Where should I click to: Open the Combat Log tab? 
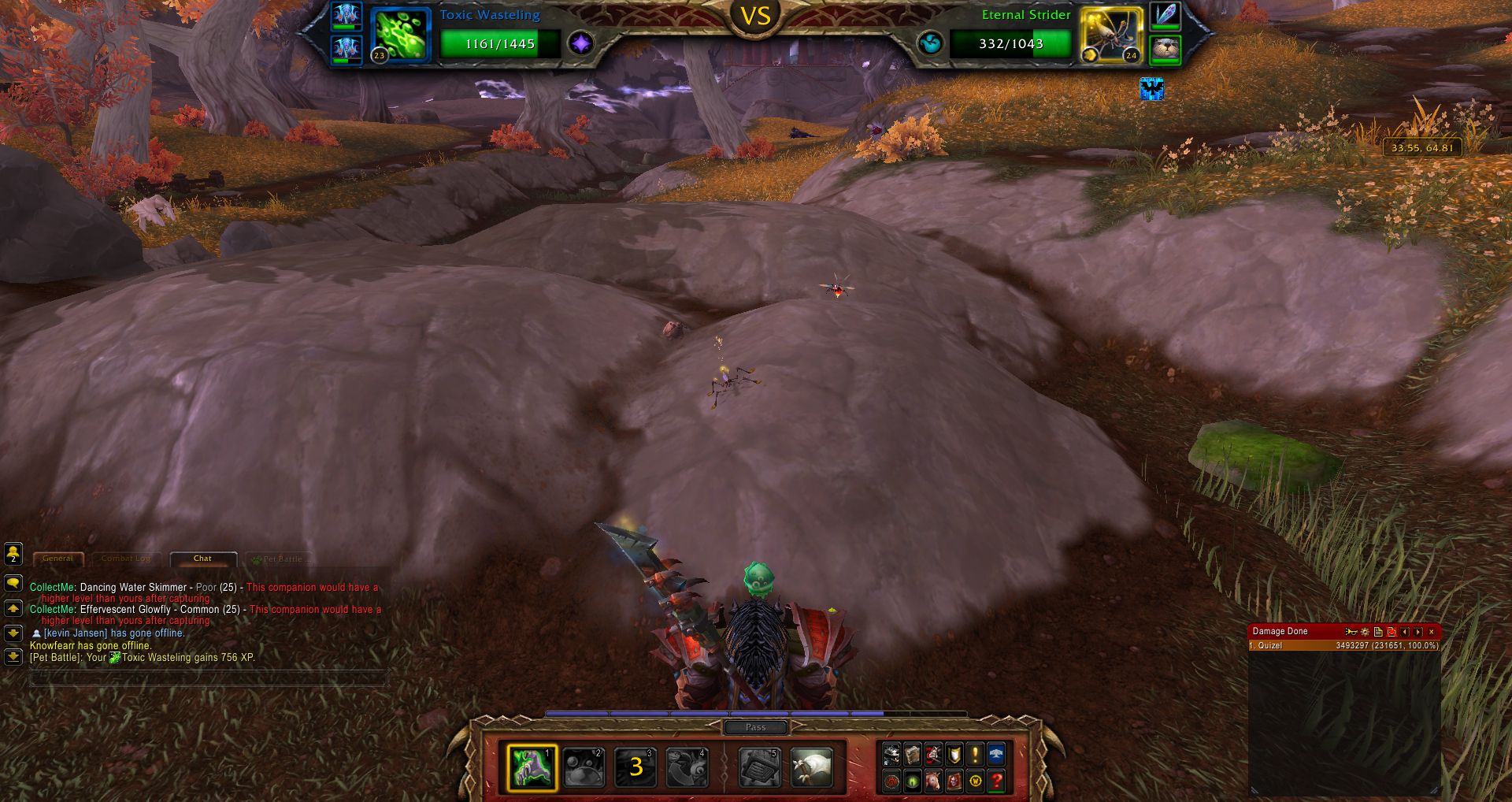(125, 559)
